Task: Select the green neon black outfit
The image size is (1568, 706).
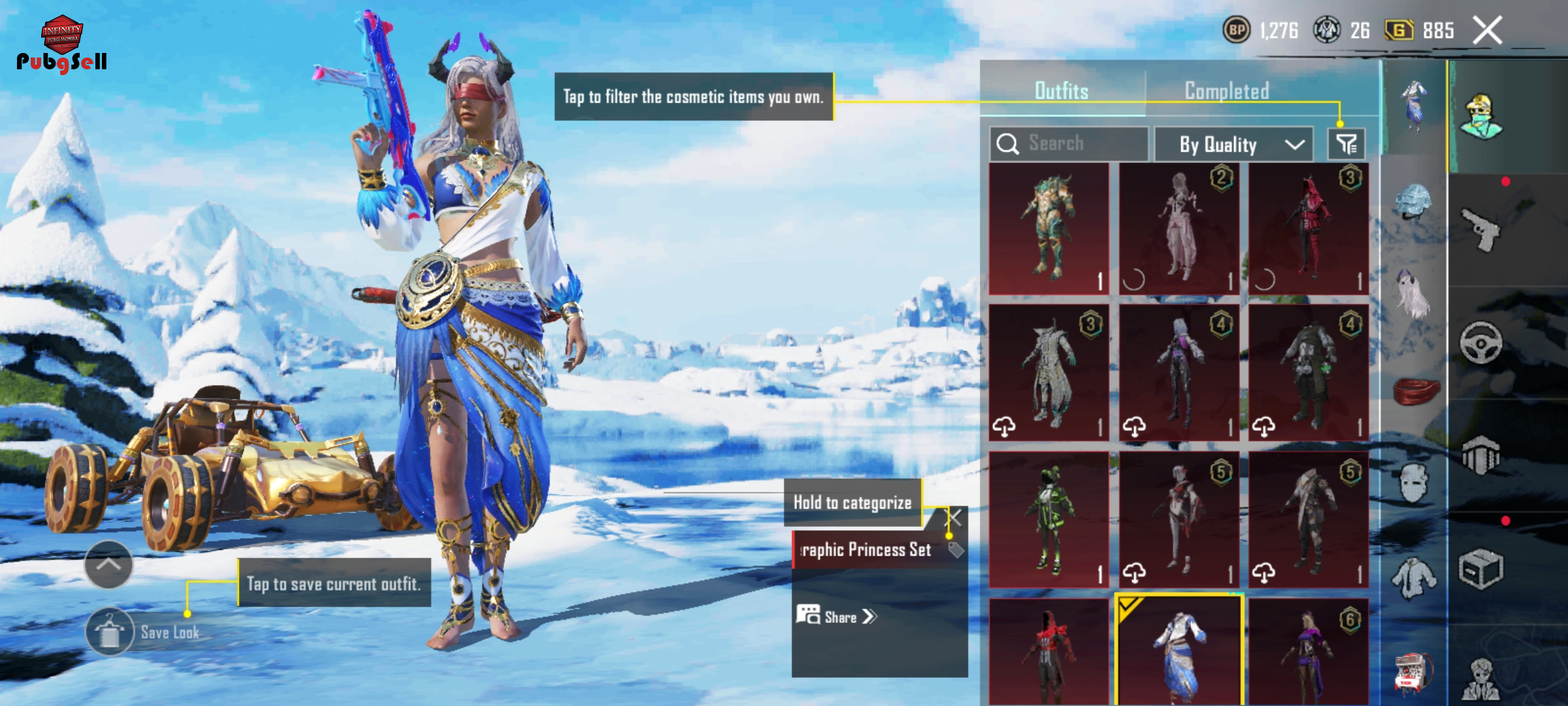Action: point(1049,520)
